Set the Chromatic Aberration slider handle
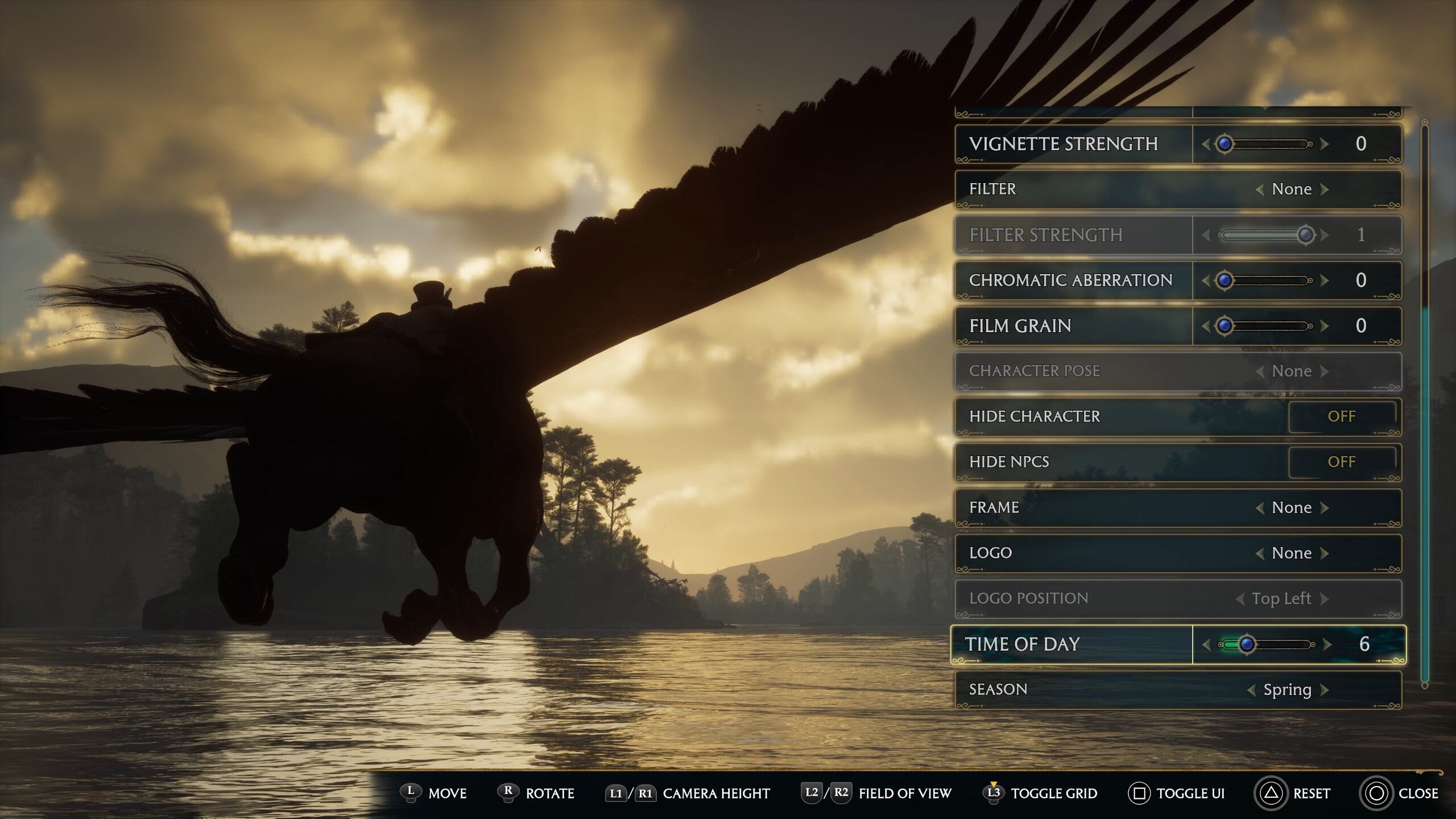1456x819 pixels. (x=1225, y=280)
